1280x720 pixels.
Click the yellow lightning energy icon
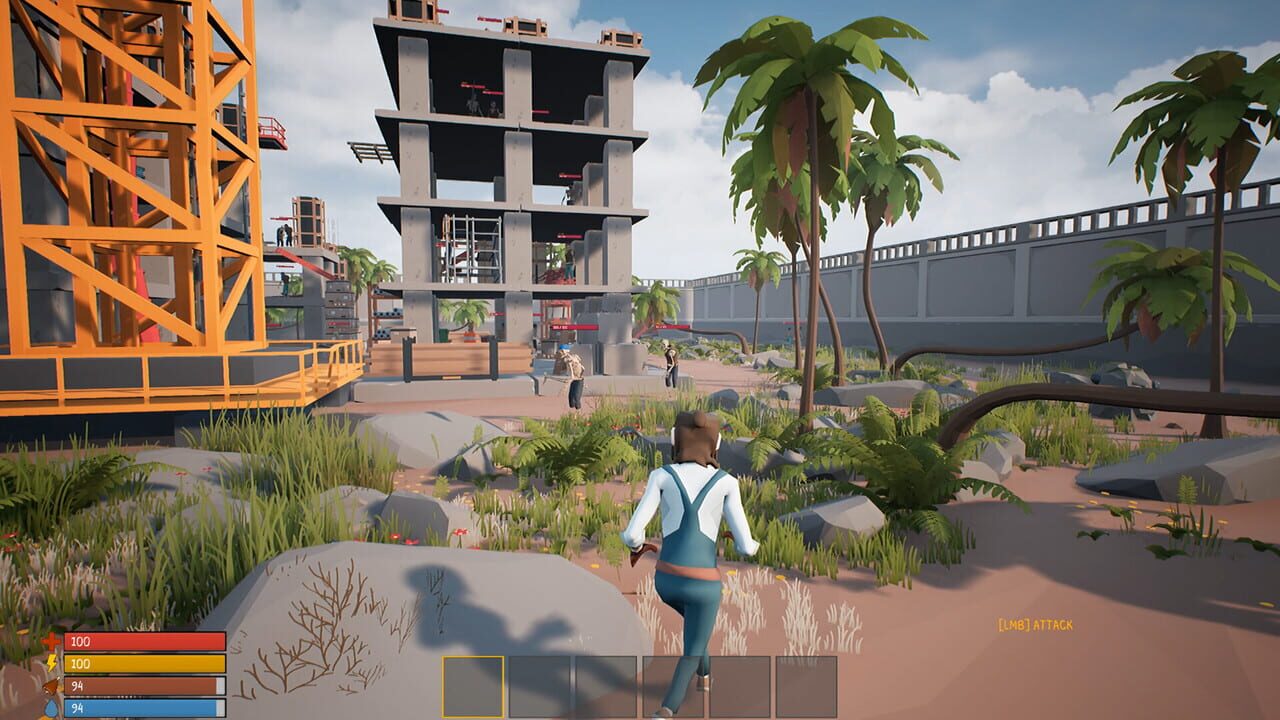pos(52,663)
